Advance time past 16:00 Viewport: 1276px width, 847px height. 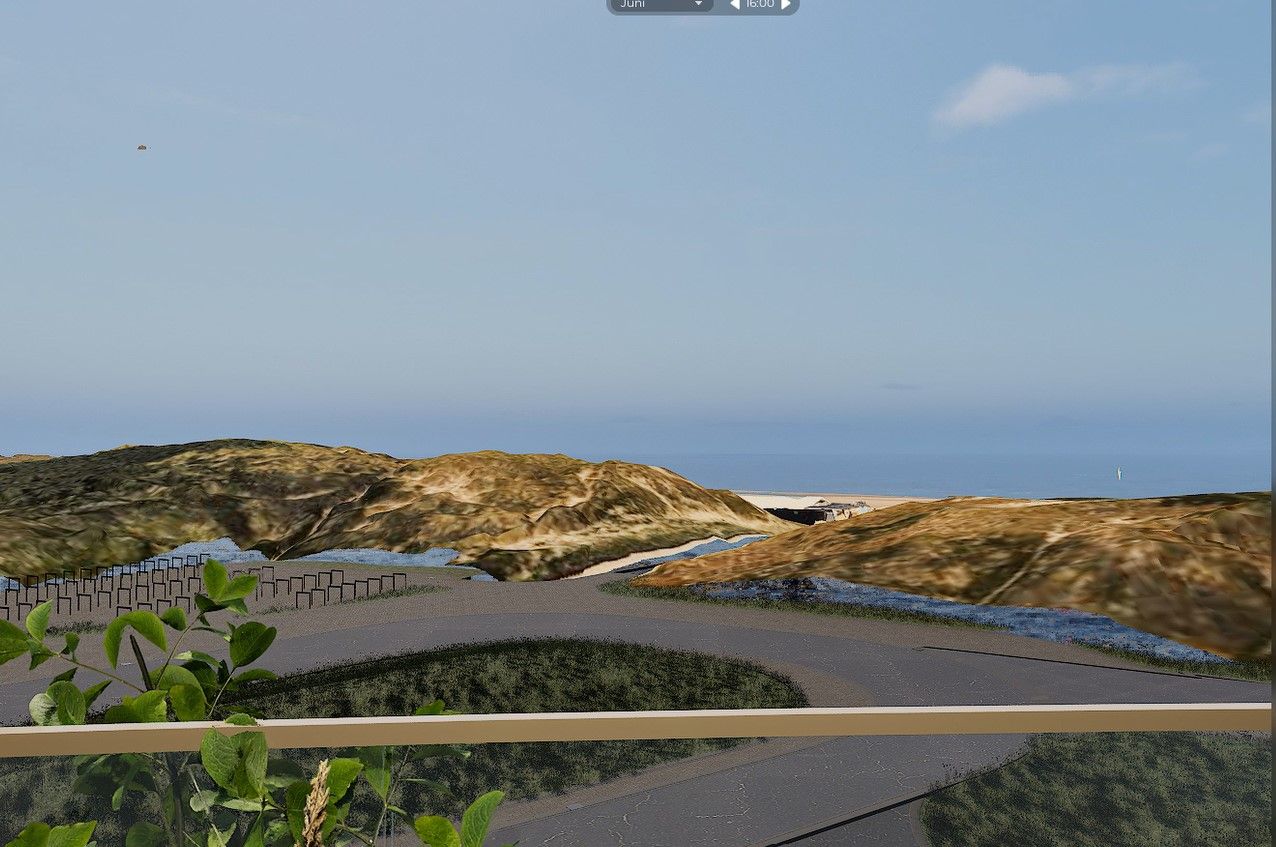click(x=786, y=4)
